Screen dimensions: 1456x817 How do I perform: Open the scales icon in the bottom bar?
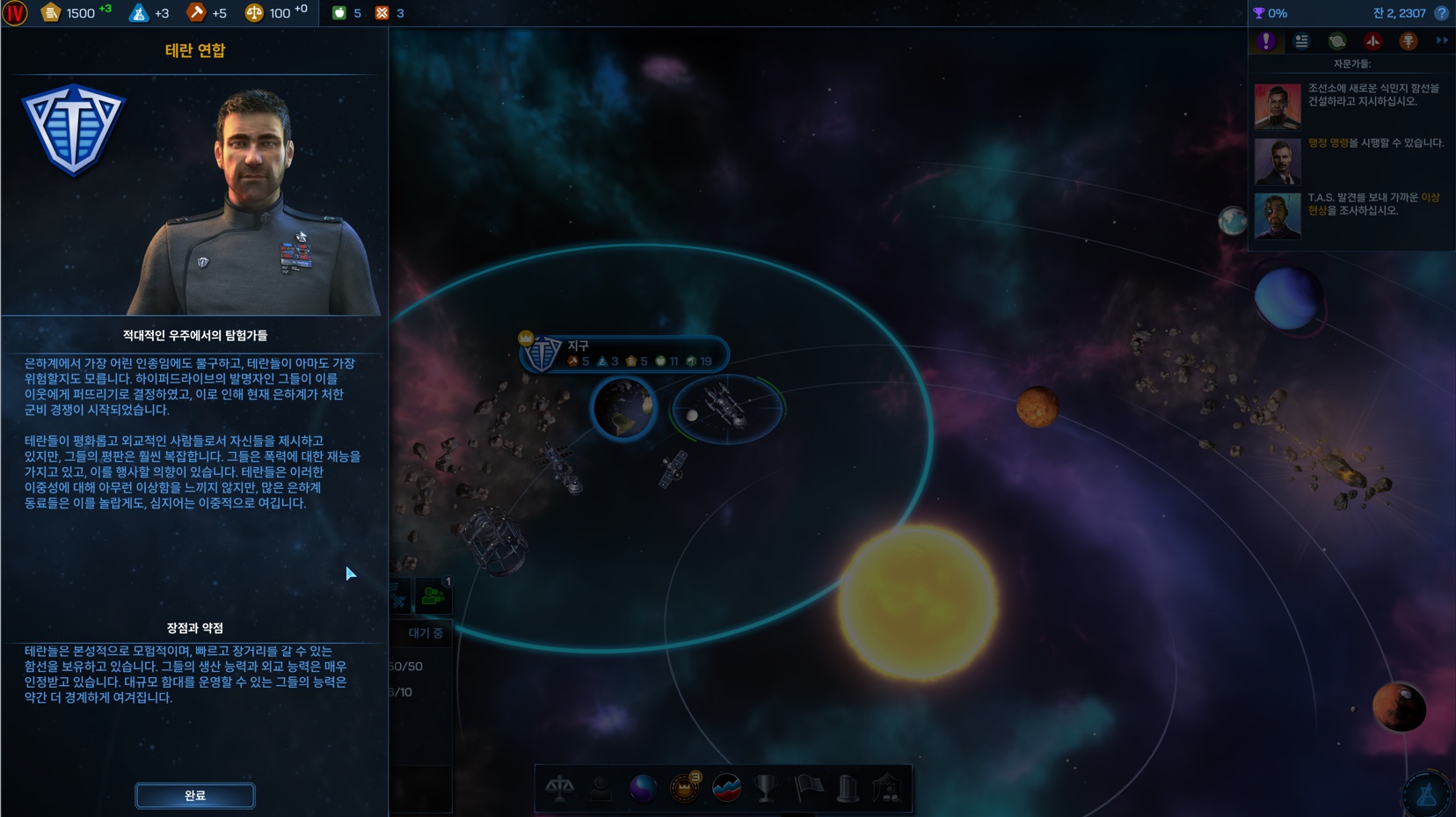(560, 788)
